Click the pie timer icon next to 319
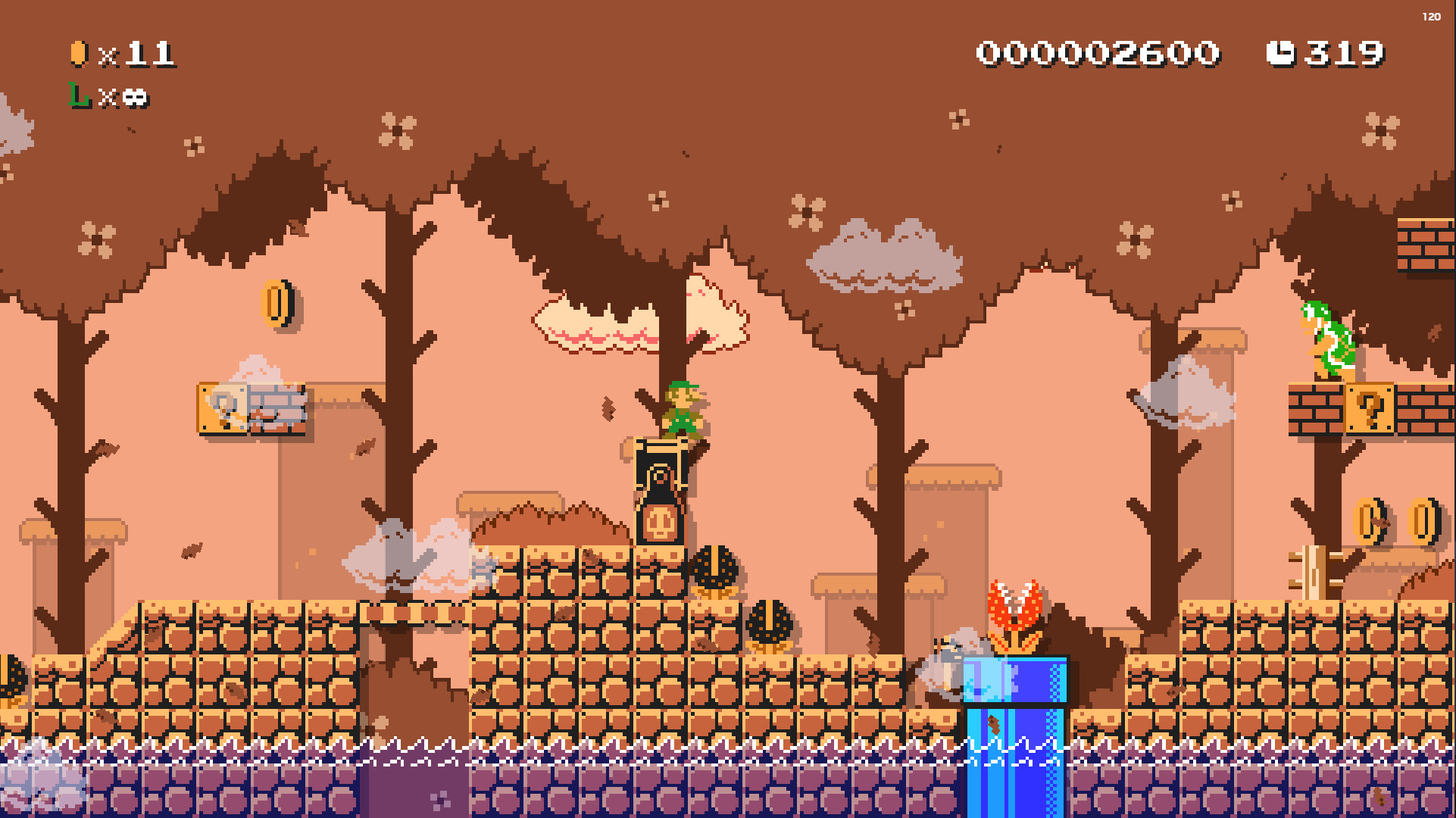 pyautogui.click(x=1282, y=52)
